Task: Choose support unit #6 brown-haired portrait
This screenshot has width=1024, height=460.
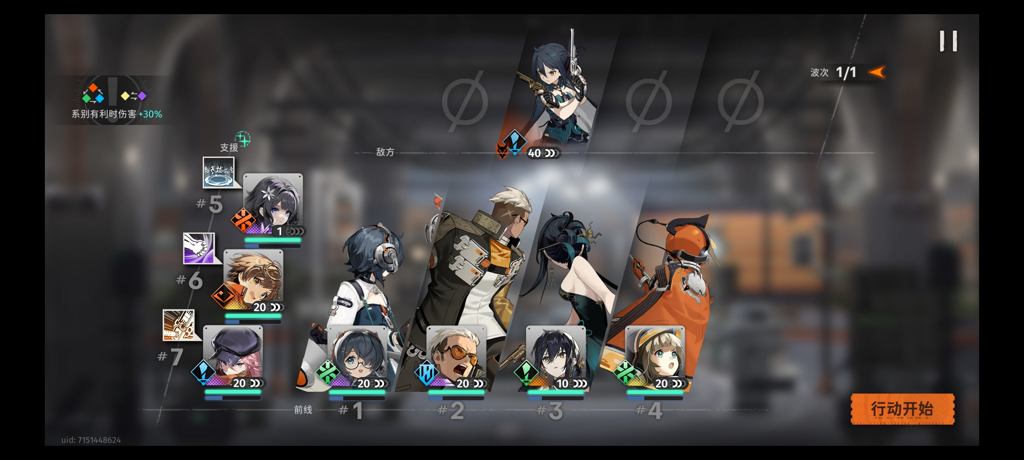Action: tap(252, 280)
